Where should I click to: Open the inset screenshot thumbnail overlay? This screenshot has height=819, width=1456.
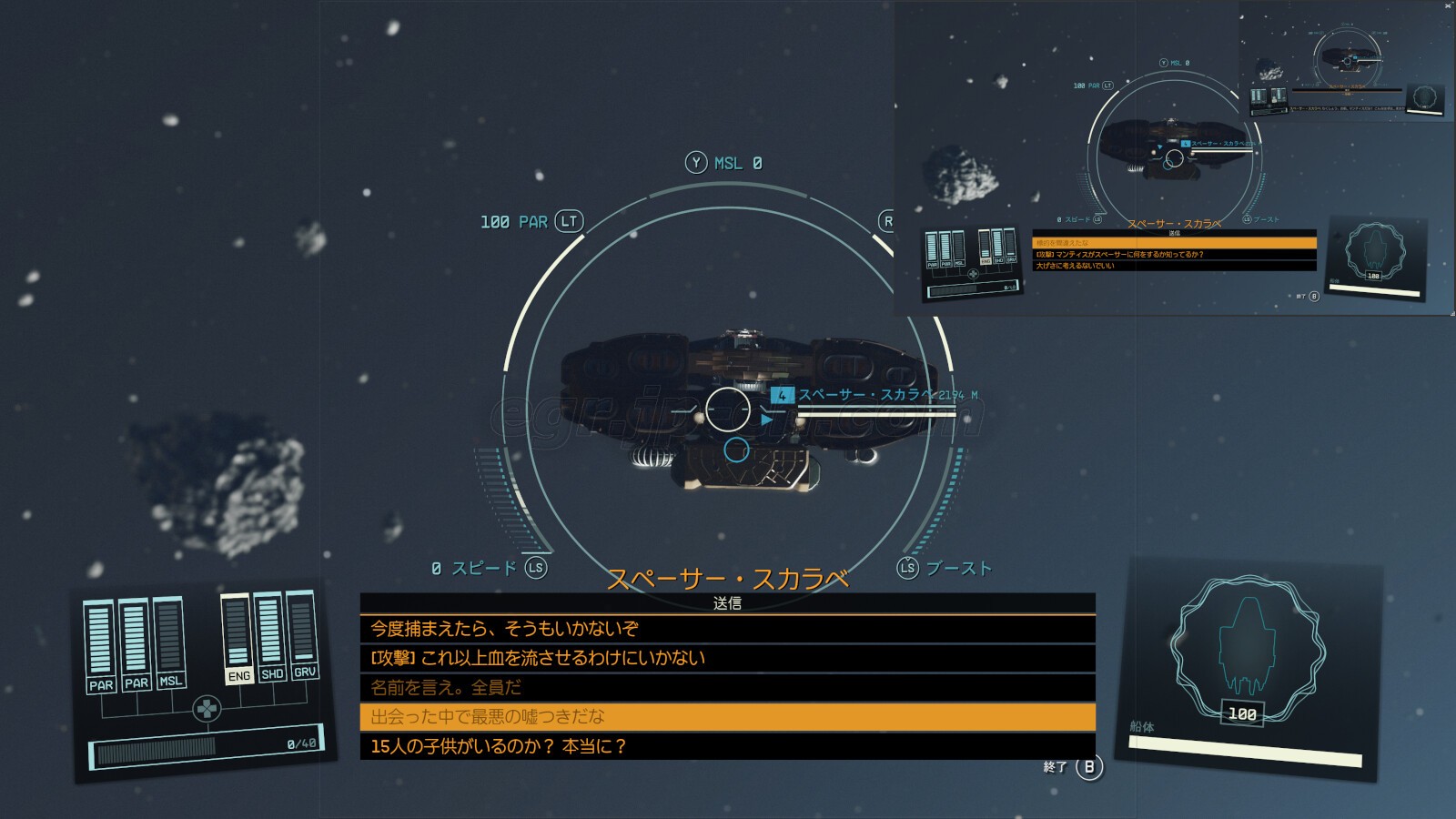1174,158
